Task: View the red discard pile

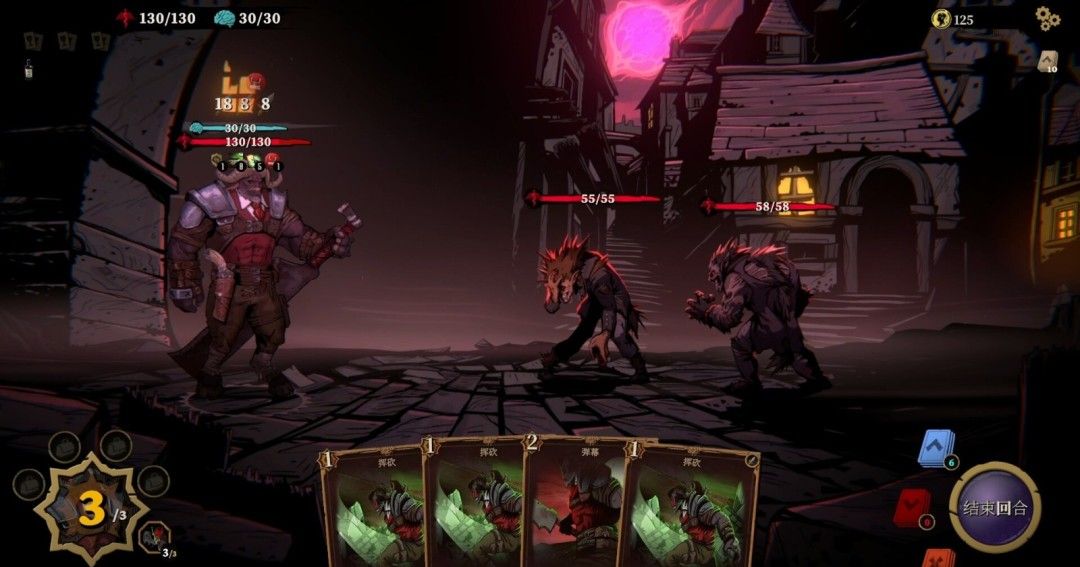Action: (x=911, y=507)
